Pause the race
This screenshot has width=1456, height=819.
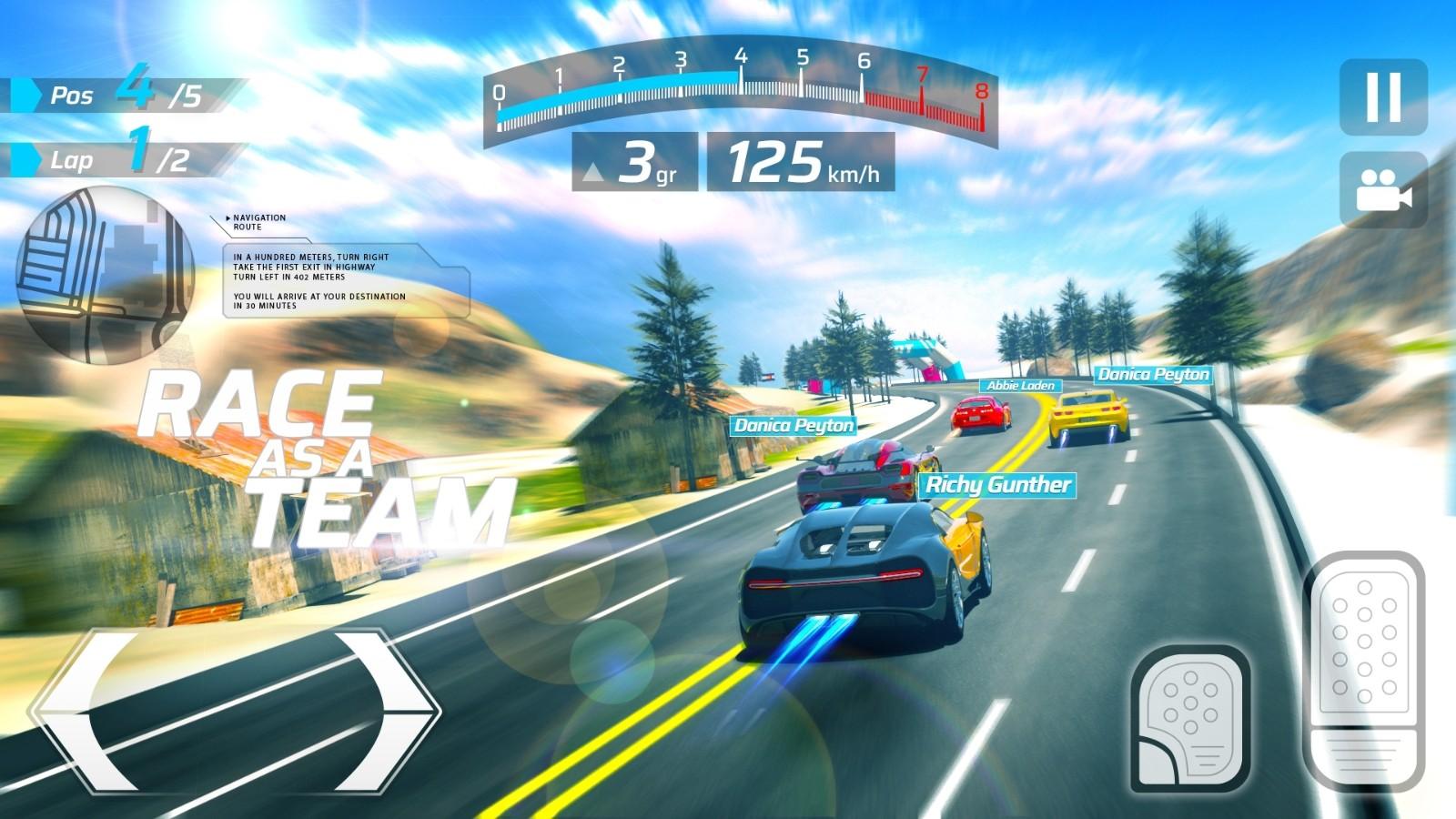1382,97
